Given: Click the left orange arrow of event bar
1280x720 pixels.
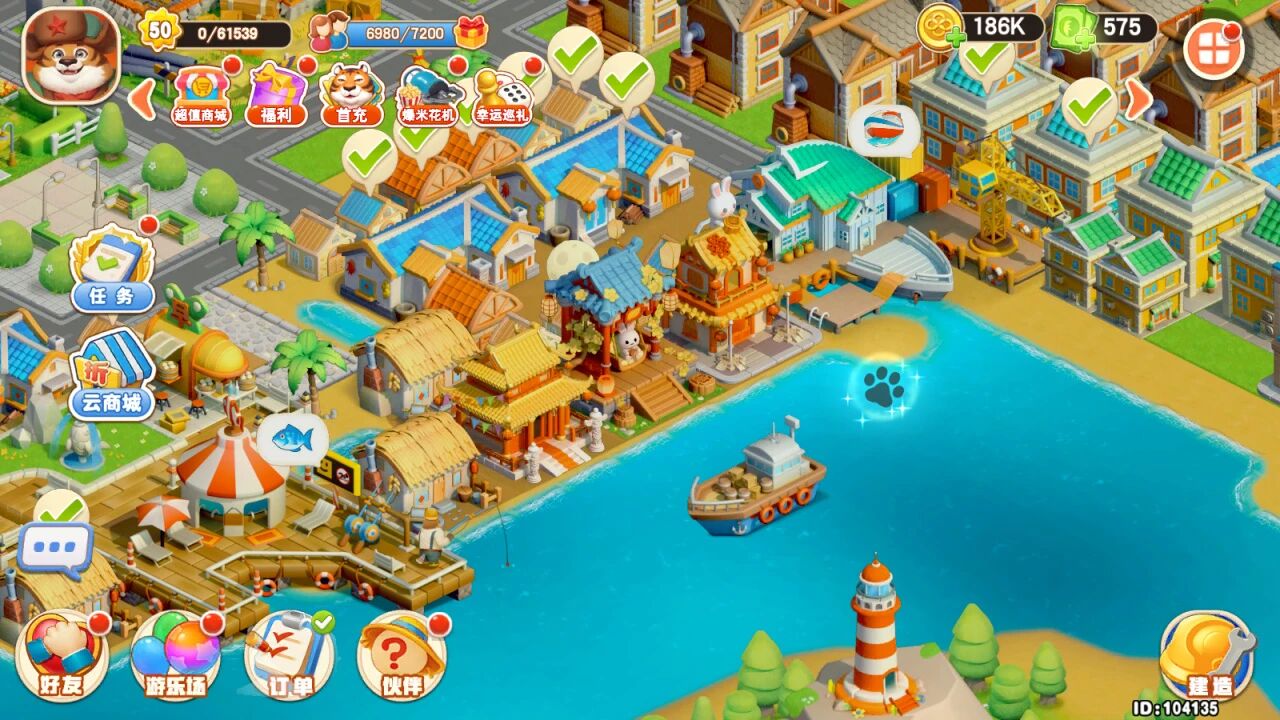Looking at the screenshot, I should 142,98.
